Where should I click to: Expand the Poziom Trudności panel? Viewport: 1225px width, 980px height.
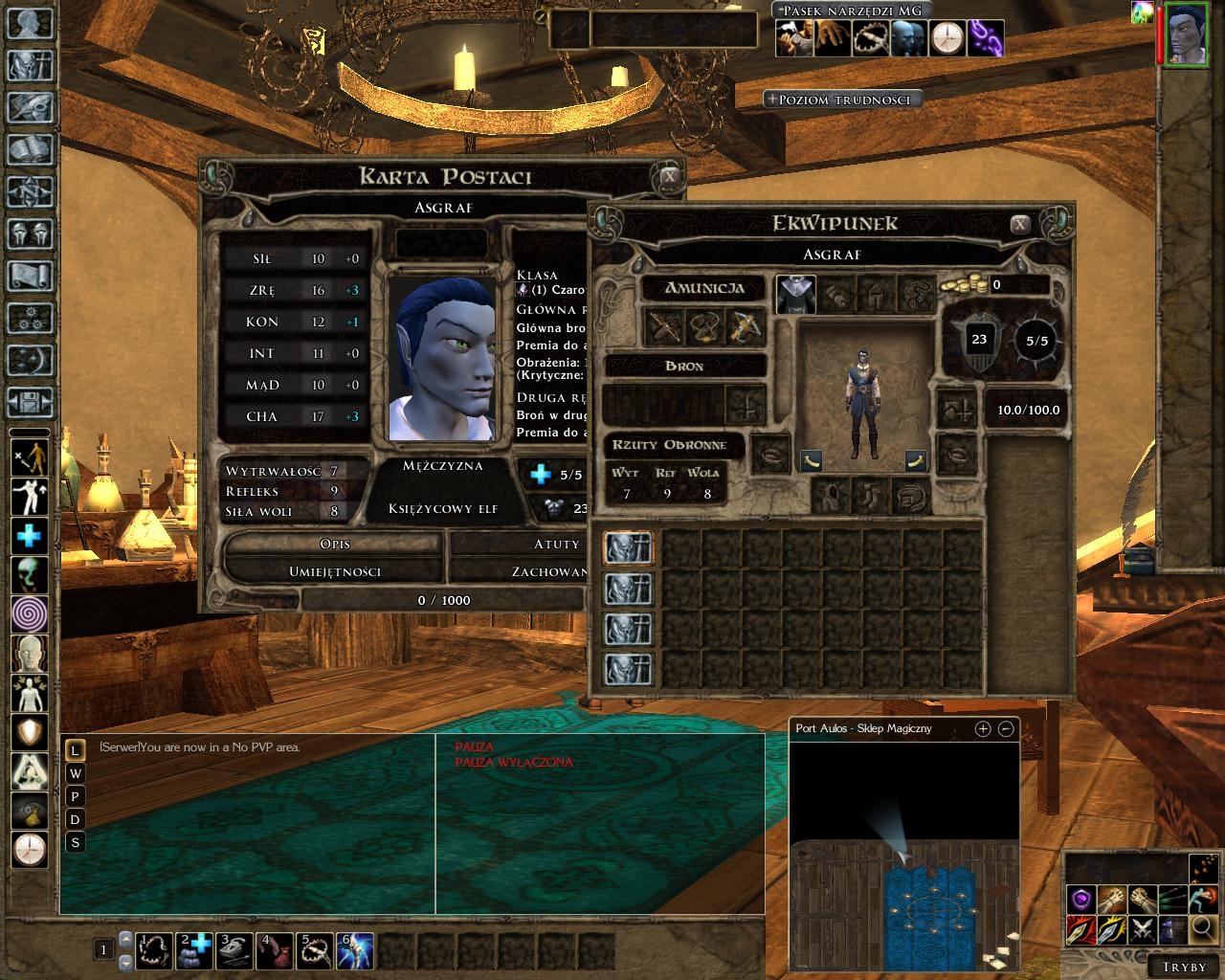tap(842, 100)
